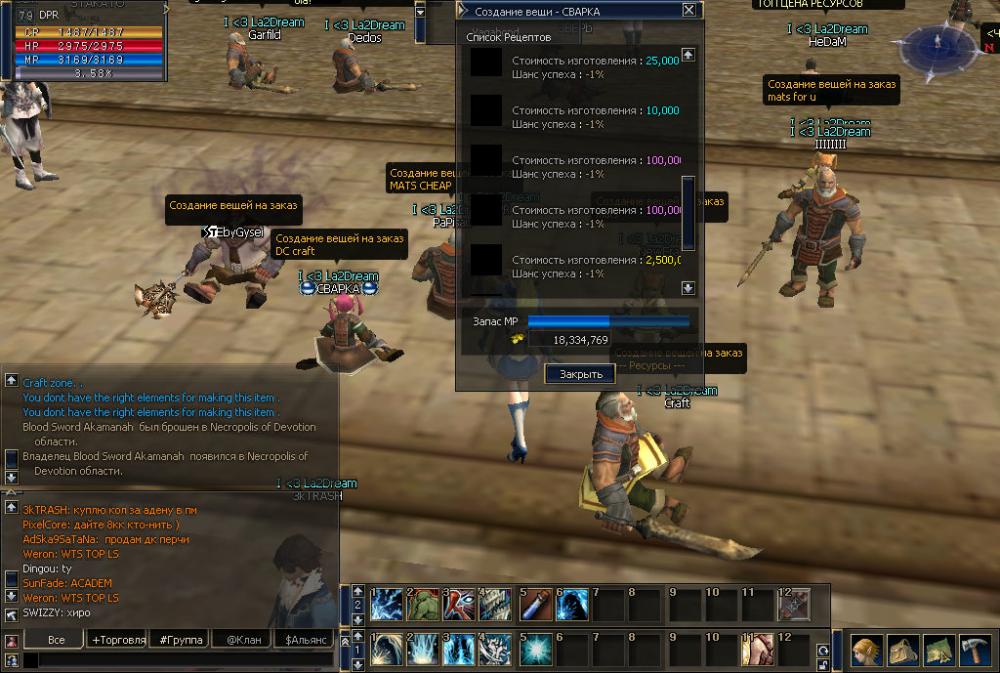The width and height of the screenshot is (1000, 673).
Task: Click the recipe list scroll-up arrow
Action: 687,55
